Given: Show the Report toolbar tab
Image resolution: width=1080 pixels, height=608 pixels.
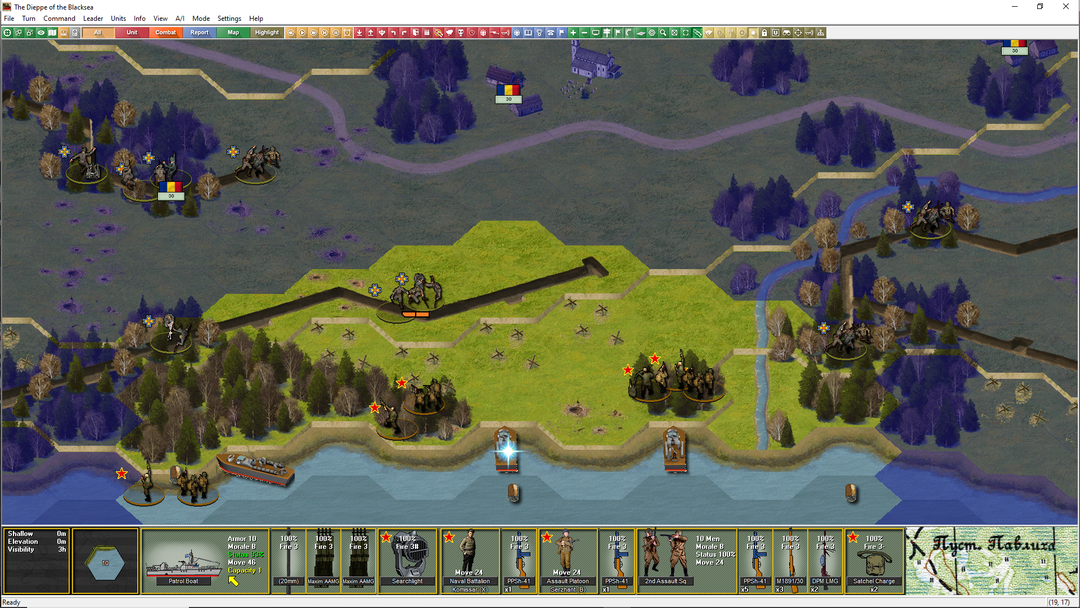Looking at the screenshot, I should pyautogui.click(x=200, y=33).
